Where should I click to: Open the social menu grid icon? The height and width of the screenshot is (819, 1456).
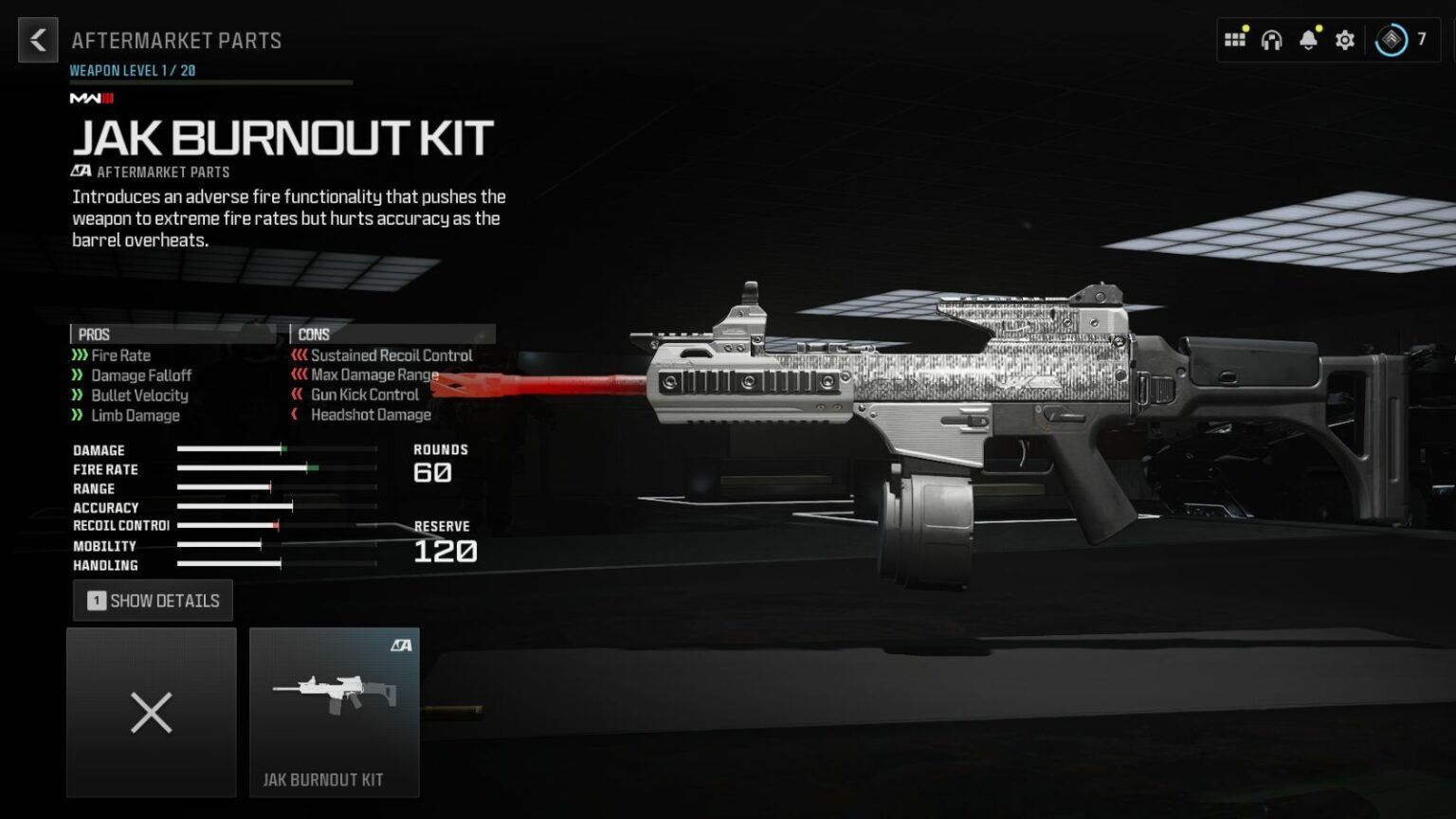click(1235, 39)
